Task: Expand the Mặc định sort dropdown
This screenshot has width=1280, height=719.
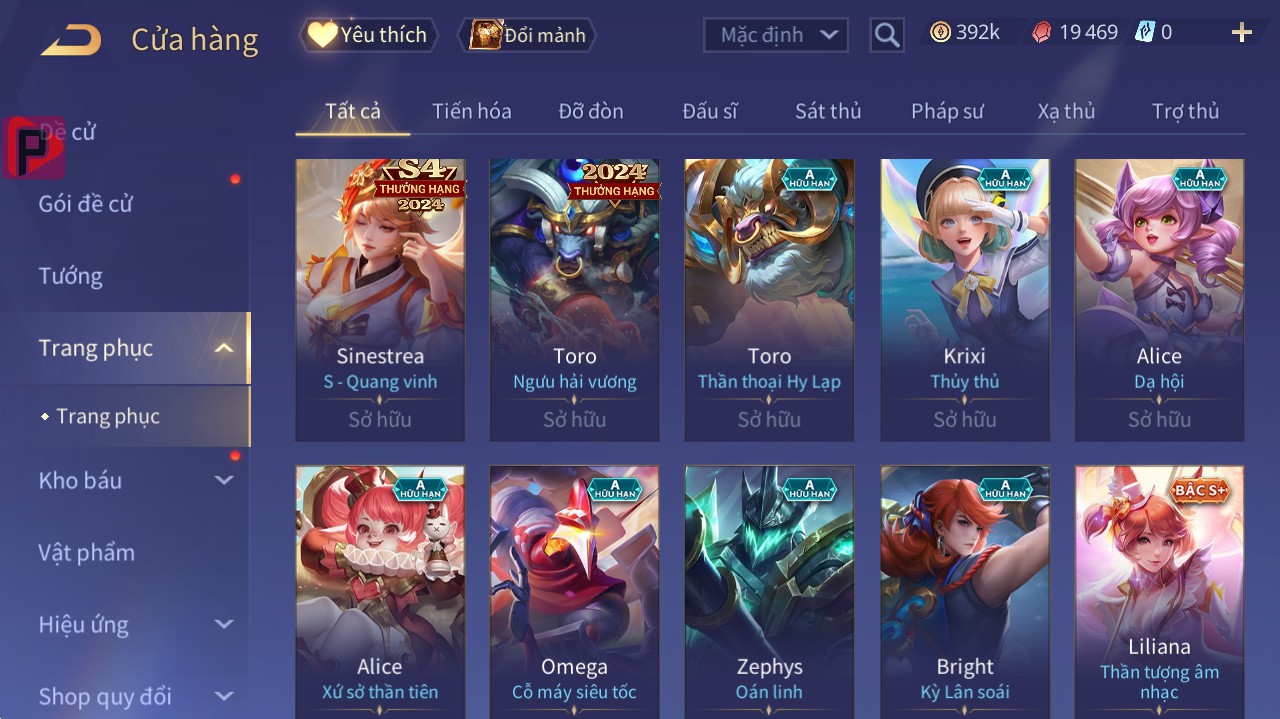Action: 776,35
